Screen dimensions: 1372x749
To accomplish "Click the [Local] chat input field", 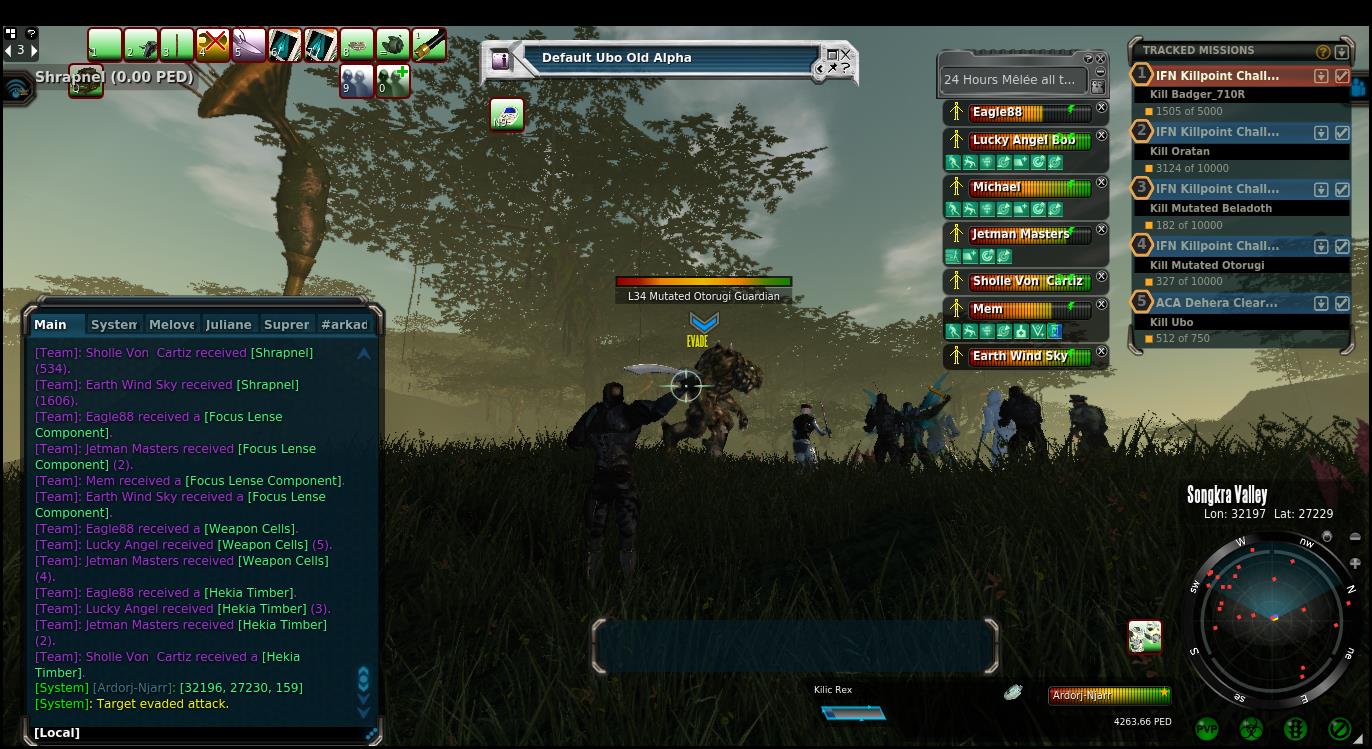I will coord(200,732).
